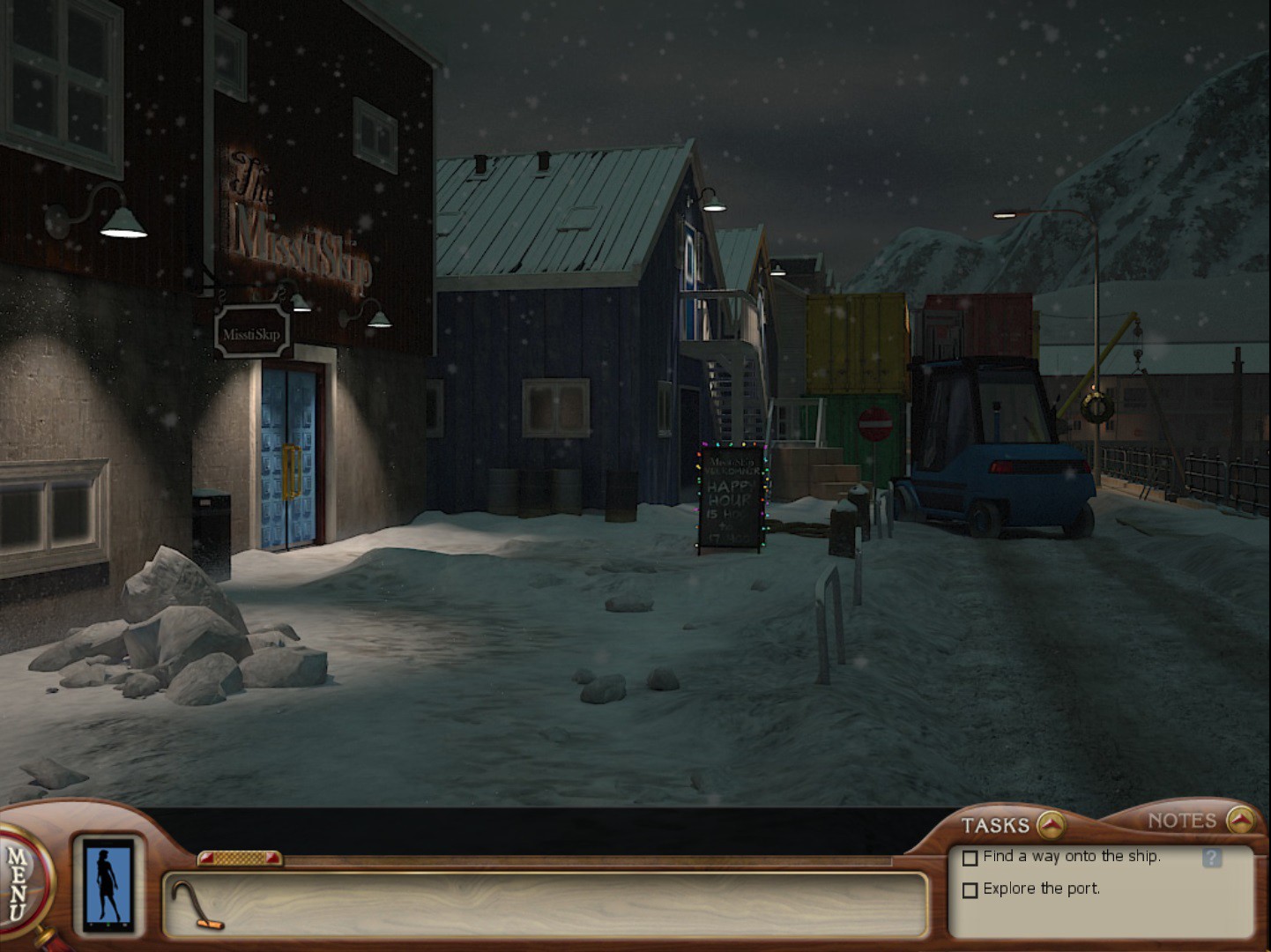
Task: Switch to the Notes tab
Action: (x=1182, y=821)
